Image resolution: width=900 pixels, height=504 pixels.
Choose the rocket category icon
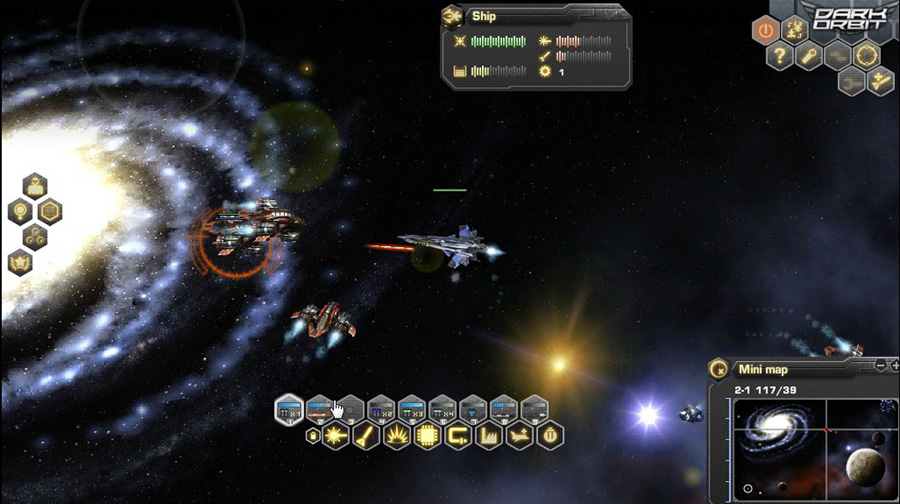[x=366, y=436]
